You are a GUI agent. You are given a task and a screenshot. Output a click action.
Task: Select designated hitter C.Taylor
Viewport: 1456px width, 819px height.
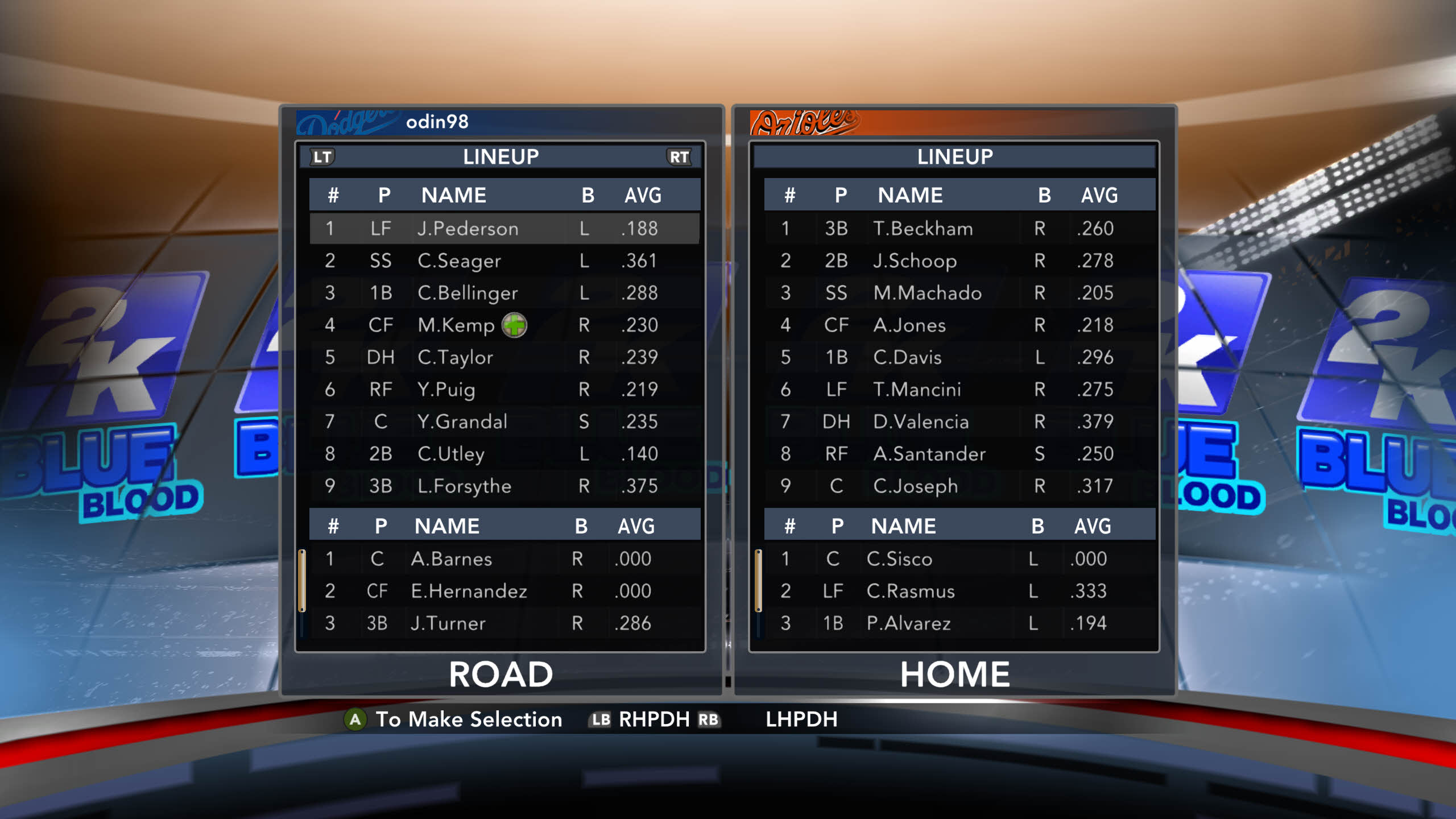pyautogui.click(x=504, y=357)
